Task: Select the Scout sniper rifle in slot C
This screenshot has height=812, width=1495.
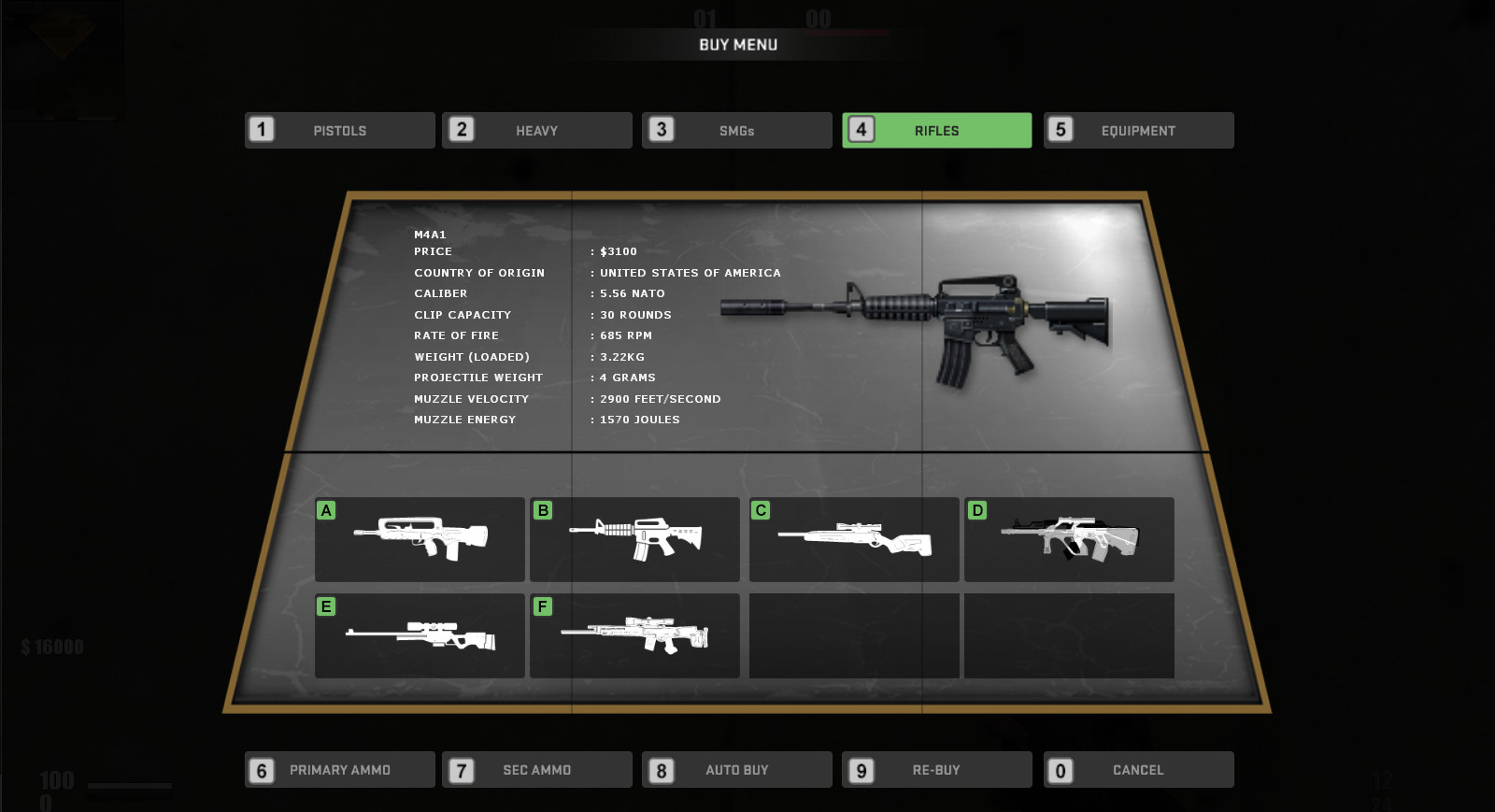Action: [852, 539]
